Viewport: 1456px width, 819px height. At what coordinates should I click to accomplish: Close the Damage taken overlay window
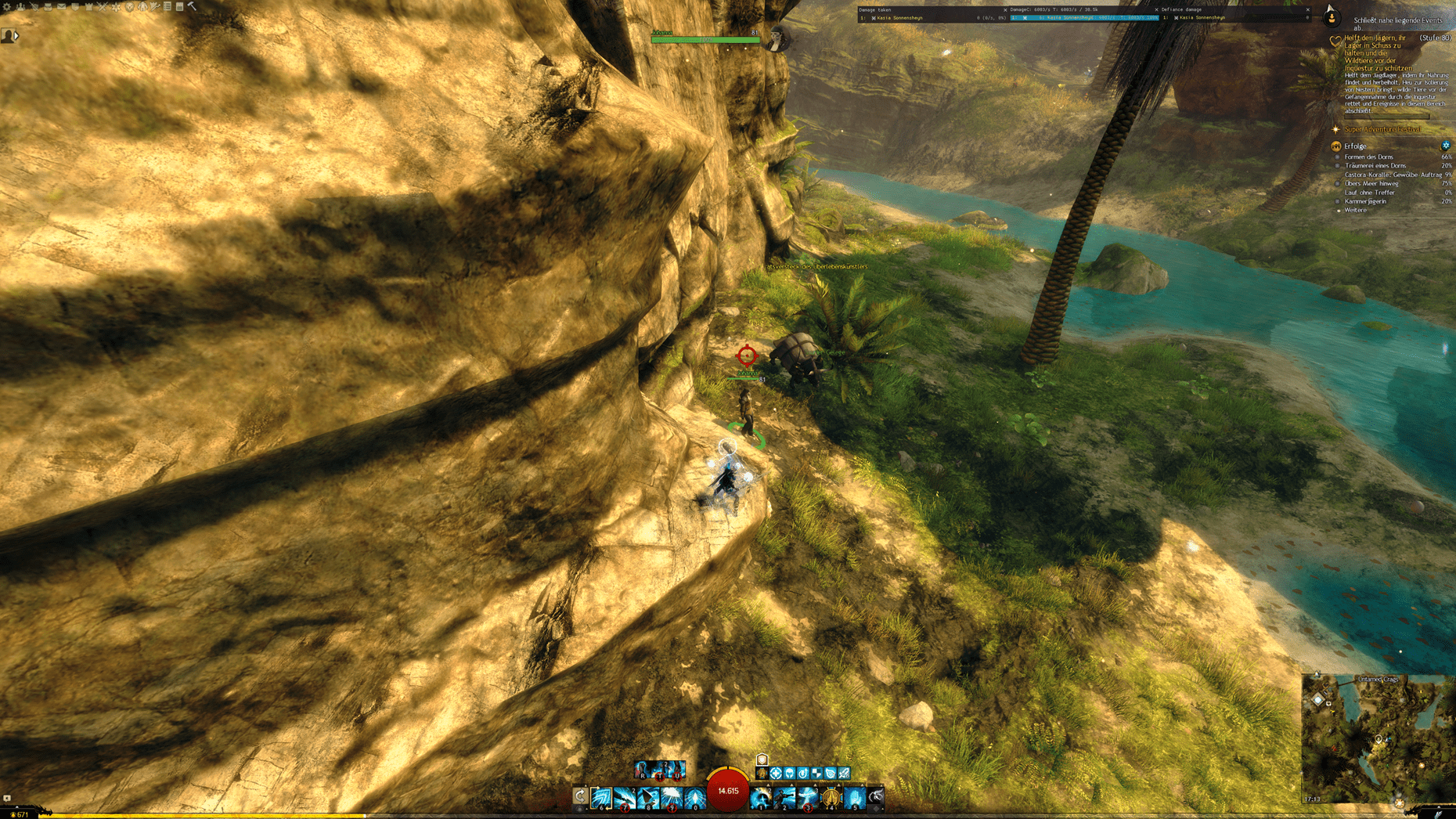point(1005,10)
